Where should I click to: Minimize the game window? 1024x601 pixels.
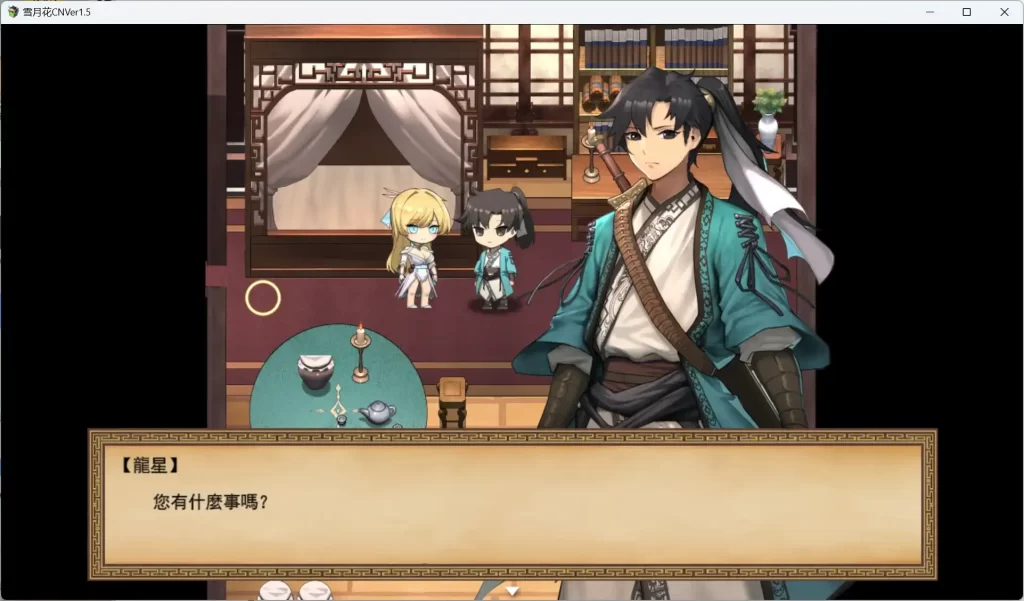(930, 12)
